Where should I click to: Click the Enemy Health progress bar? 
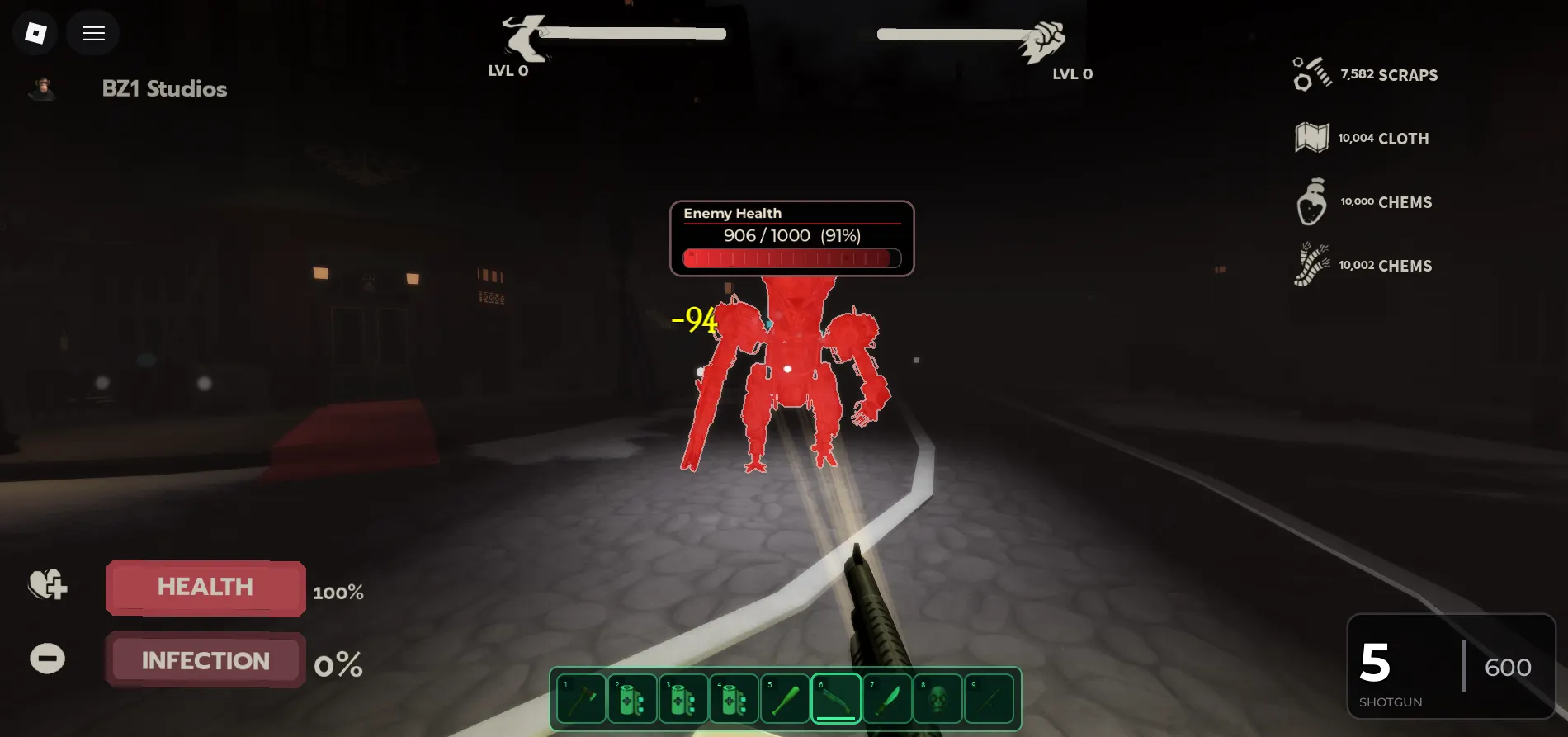tap(791, 257)
